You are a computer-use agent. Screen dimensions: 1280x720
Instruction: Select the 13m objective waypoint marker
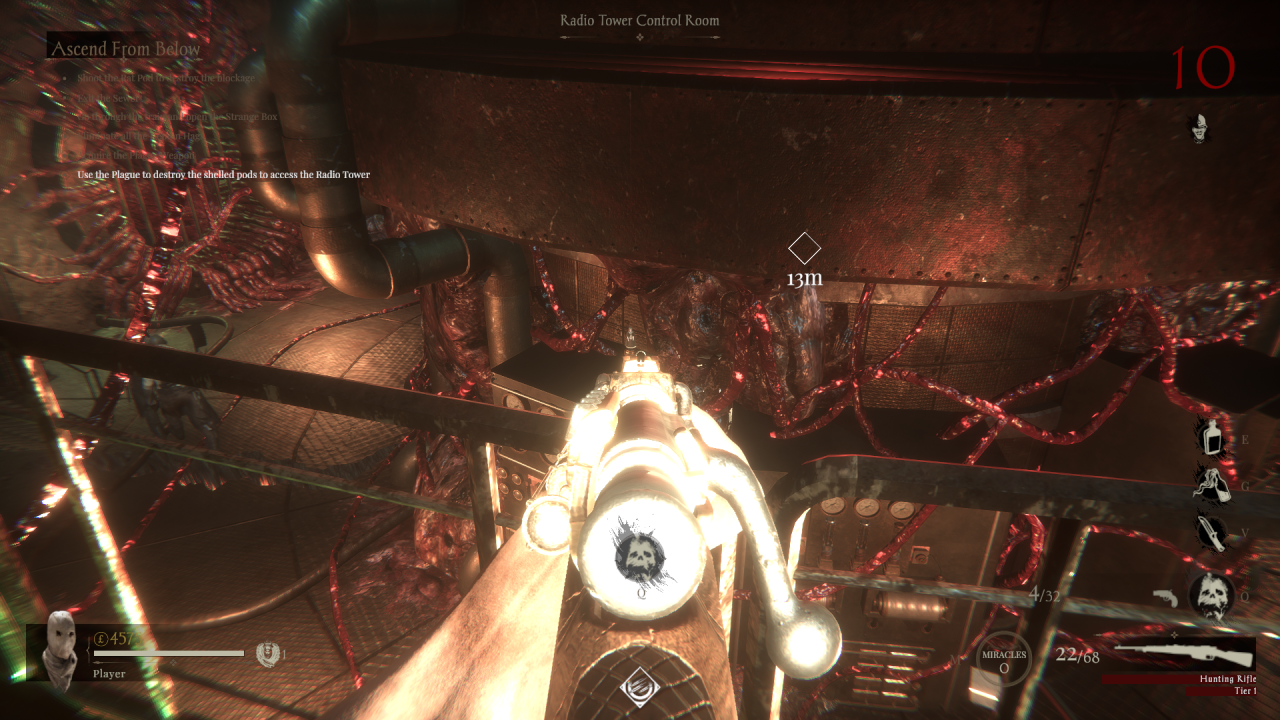804,248
